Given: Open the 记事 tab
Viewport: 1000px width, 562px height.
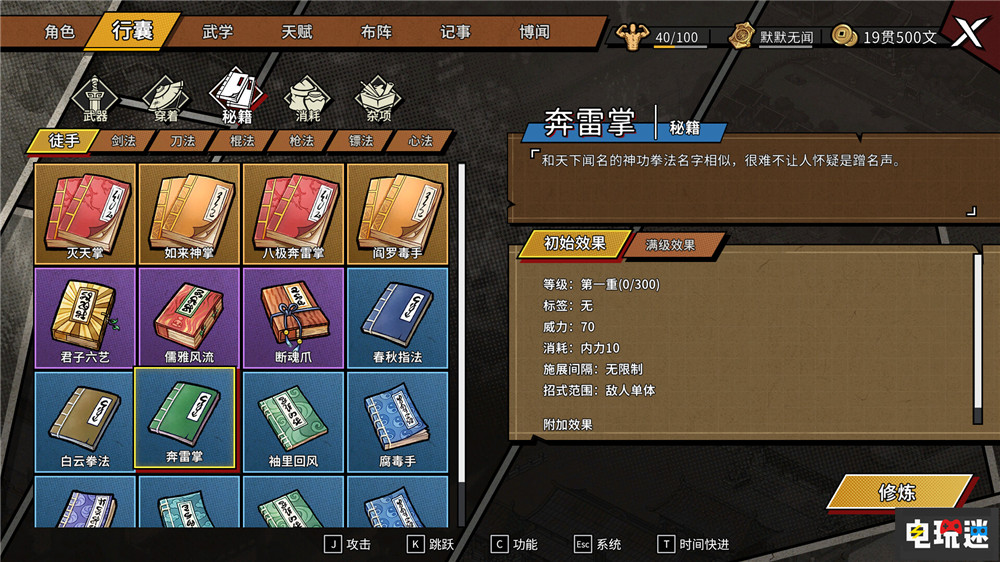Looking at the screenshot, I should coord(455,31).
